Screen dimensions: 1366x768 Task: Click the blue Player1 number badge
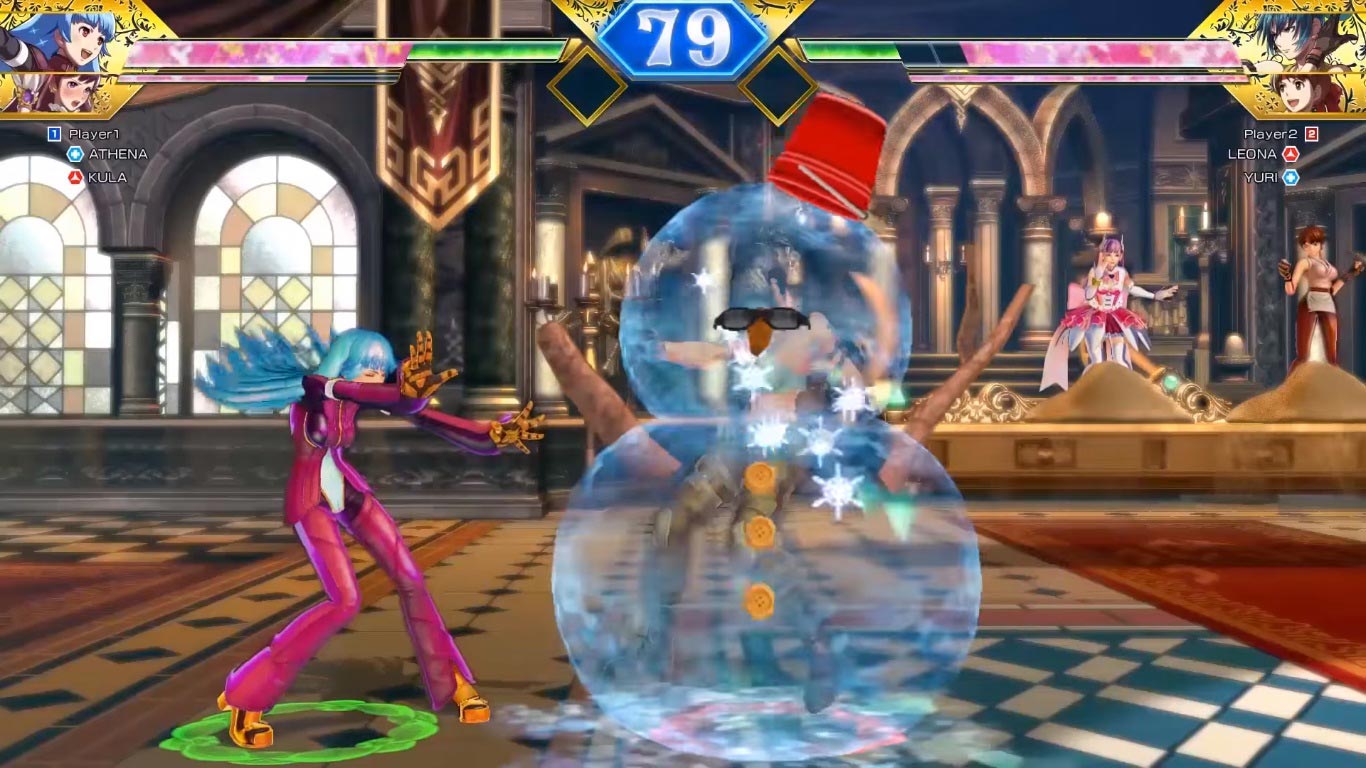point(54,134)
